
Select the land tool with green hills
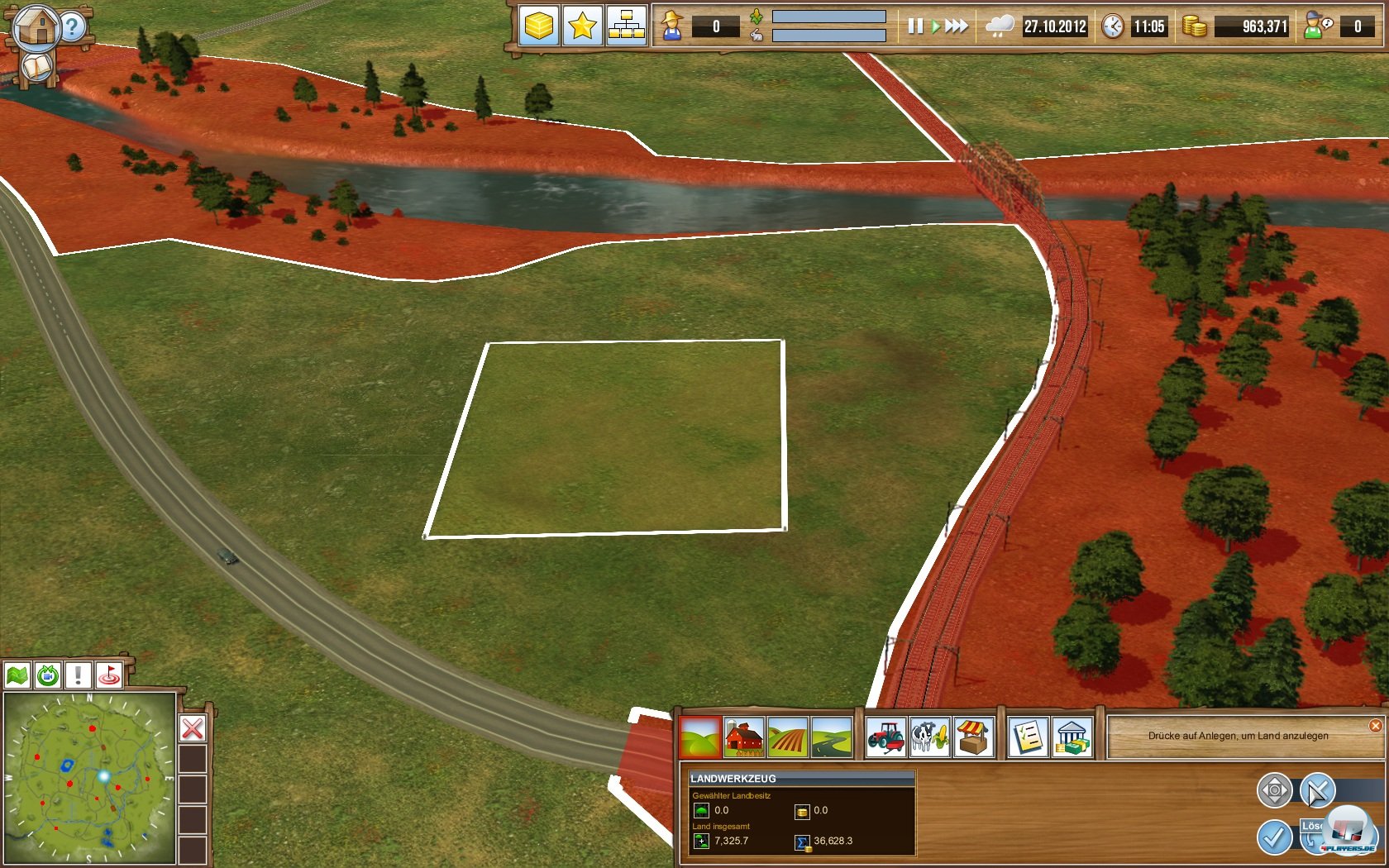[700, 736]
